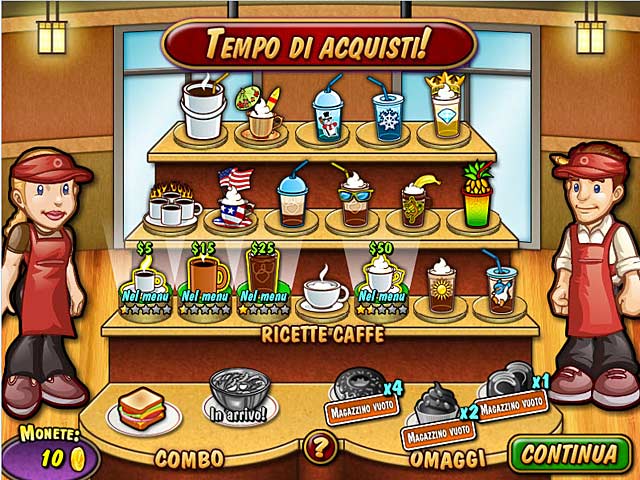Image resolution: width=640 pixels, height=480 pixels.
Task: Open the question mark help button
Action: 319,447
